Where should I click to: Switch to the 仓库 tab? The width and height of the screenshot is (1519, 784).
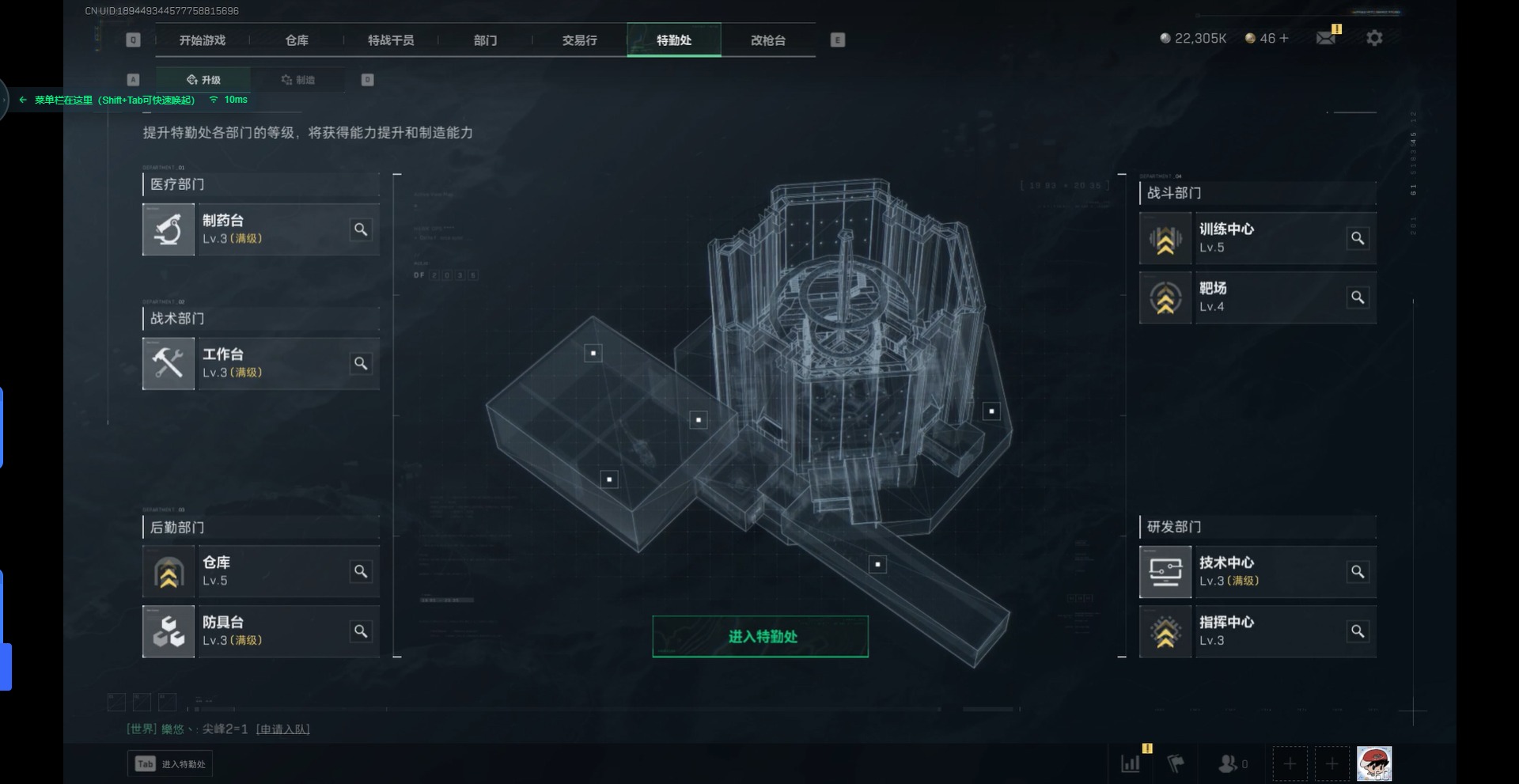pyautogui.click(x=297, y=40)
